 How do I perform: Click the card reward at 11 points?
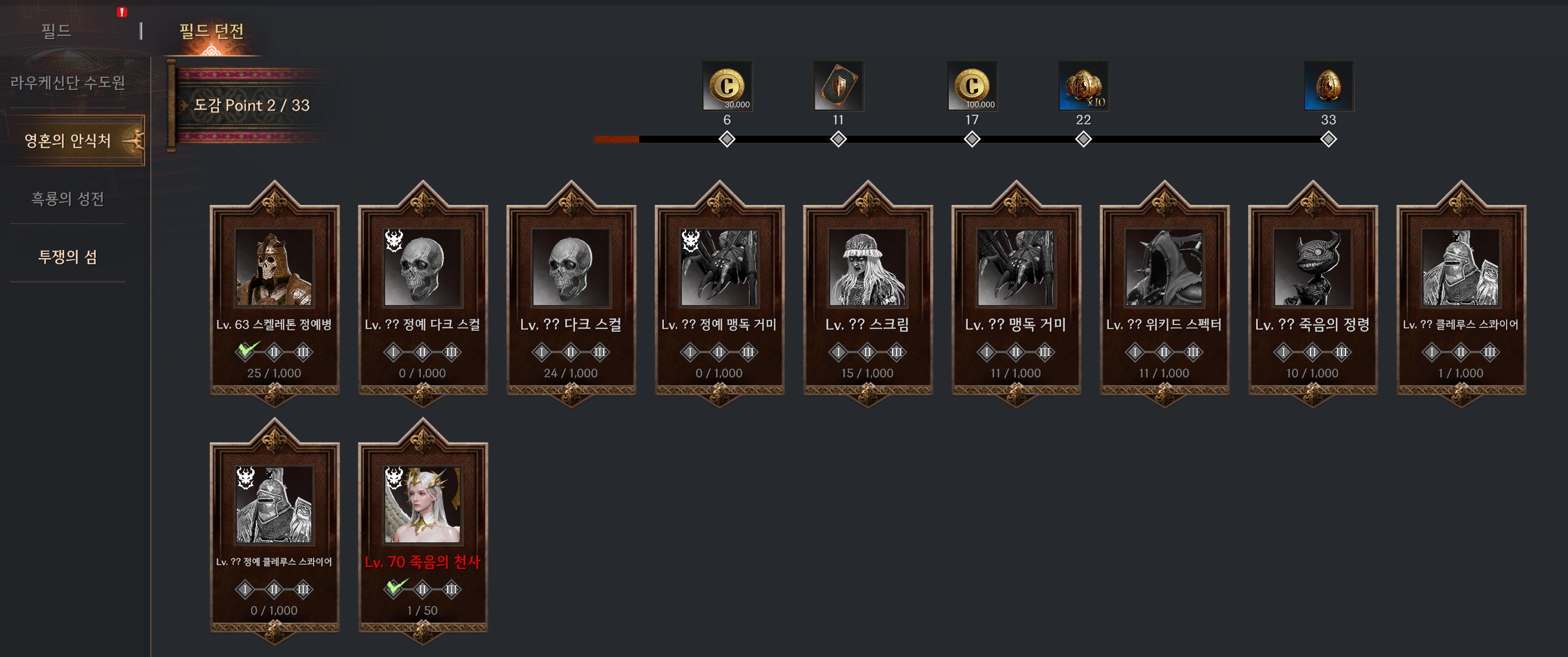pyautogui.click(x=838, y=86)
